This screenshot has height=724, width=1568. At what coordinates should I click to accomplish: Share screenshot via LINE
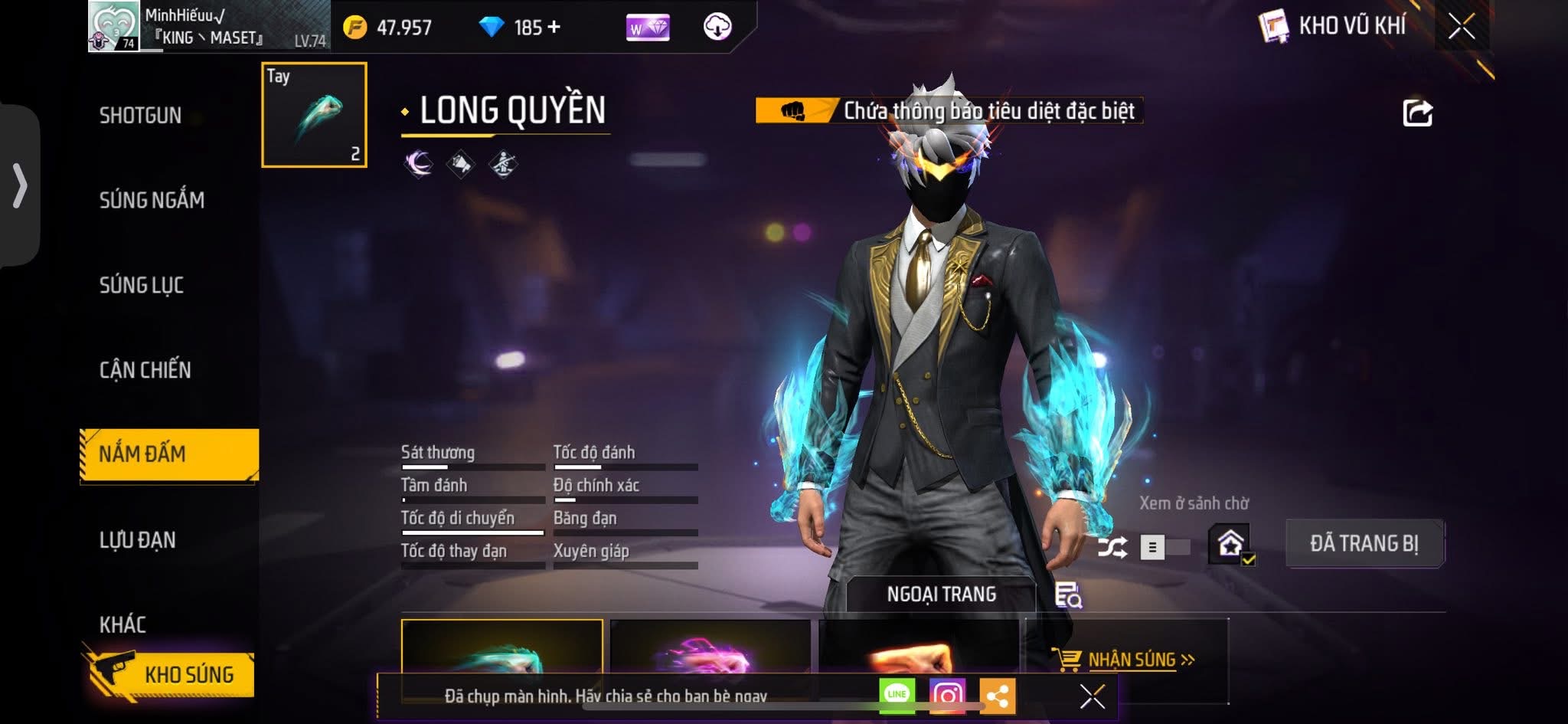(x=897, y=695)
